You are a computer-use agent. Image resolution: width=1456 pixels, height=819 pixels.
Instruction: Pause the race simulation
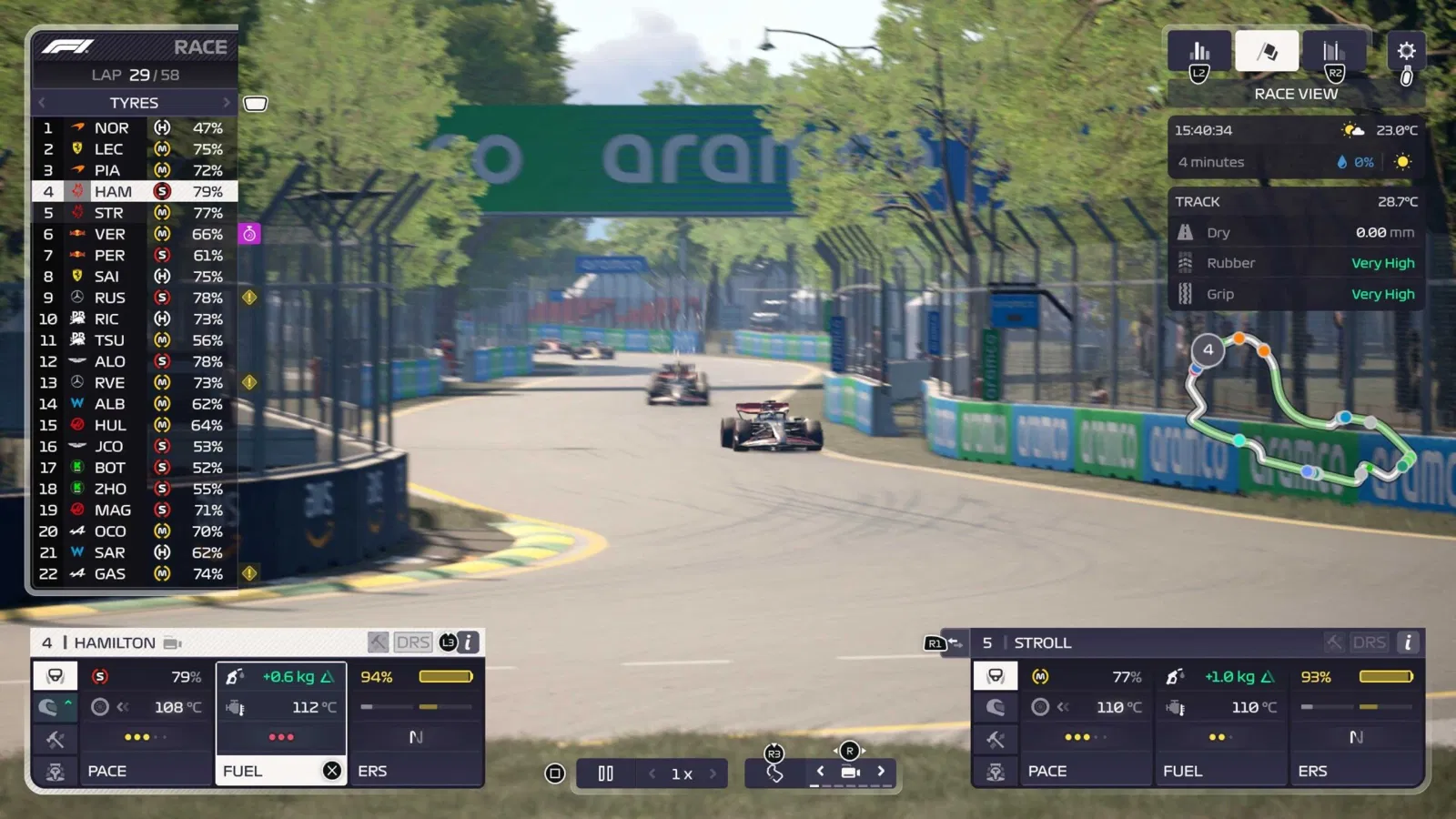tap(605, 773)
